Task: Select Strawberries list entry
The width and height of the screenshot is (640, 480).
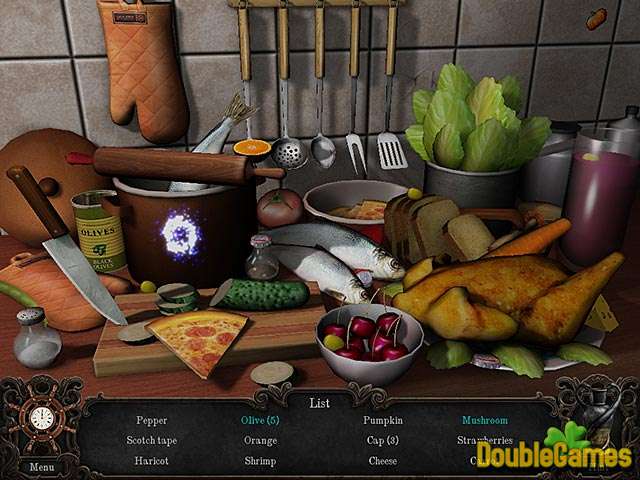Action: (x=485, y=440)
